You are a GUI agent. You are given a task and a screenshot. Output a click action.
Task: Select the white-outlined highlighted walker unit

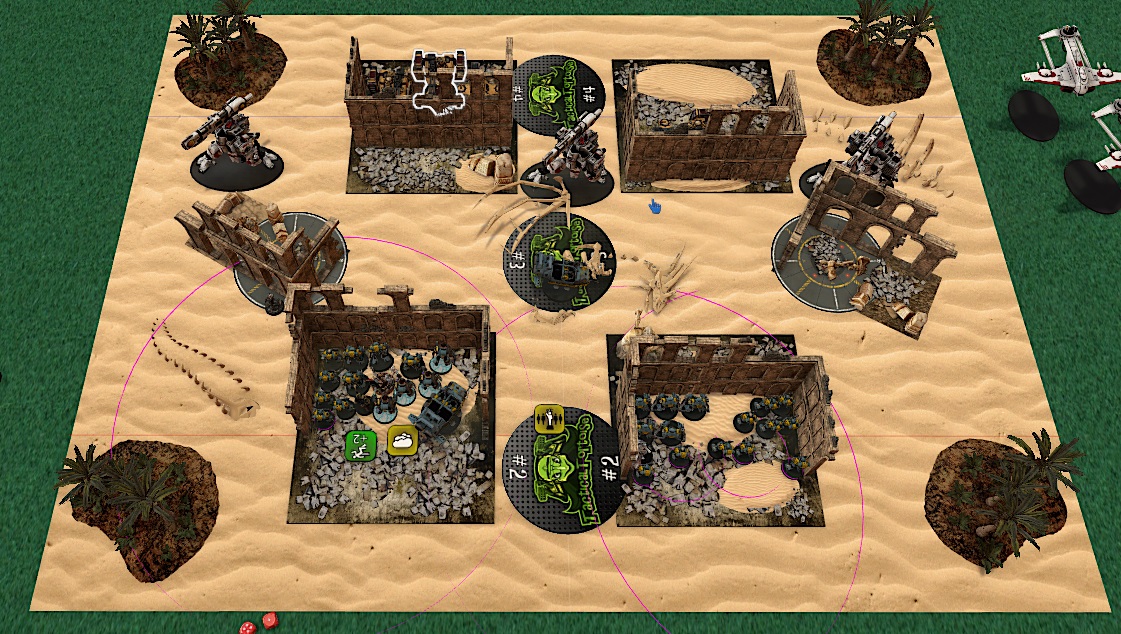pyautogui.click(x=440, y=81)
